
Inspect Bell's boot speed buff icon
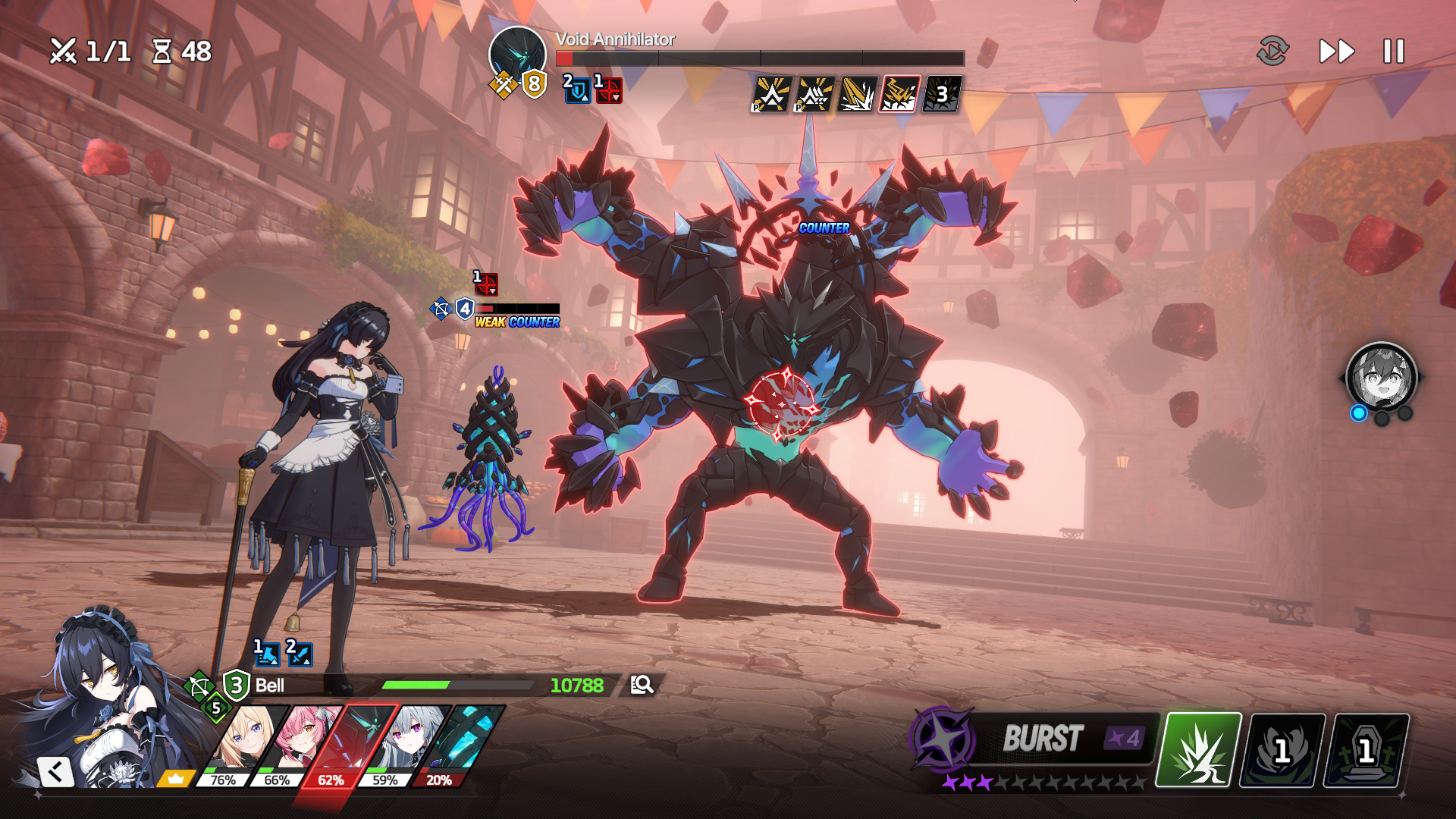coord(266,653)
